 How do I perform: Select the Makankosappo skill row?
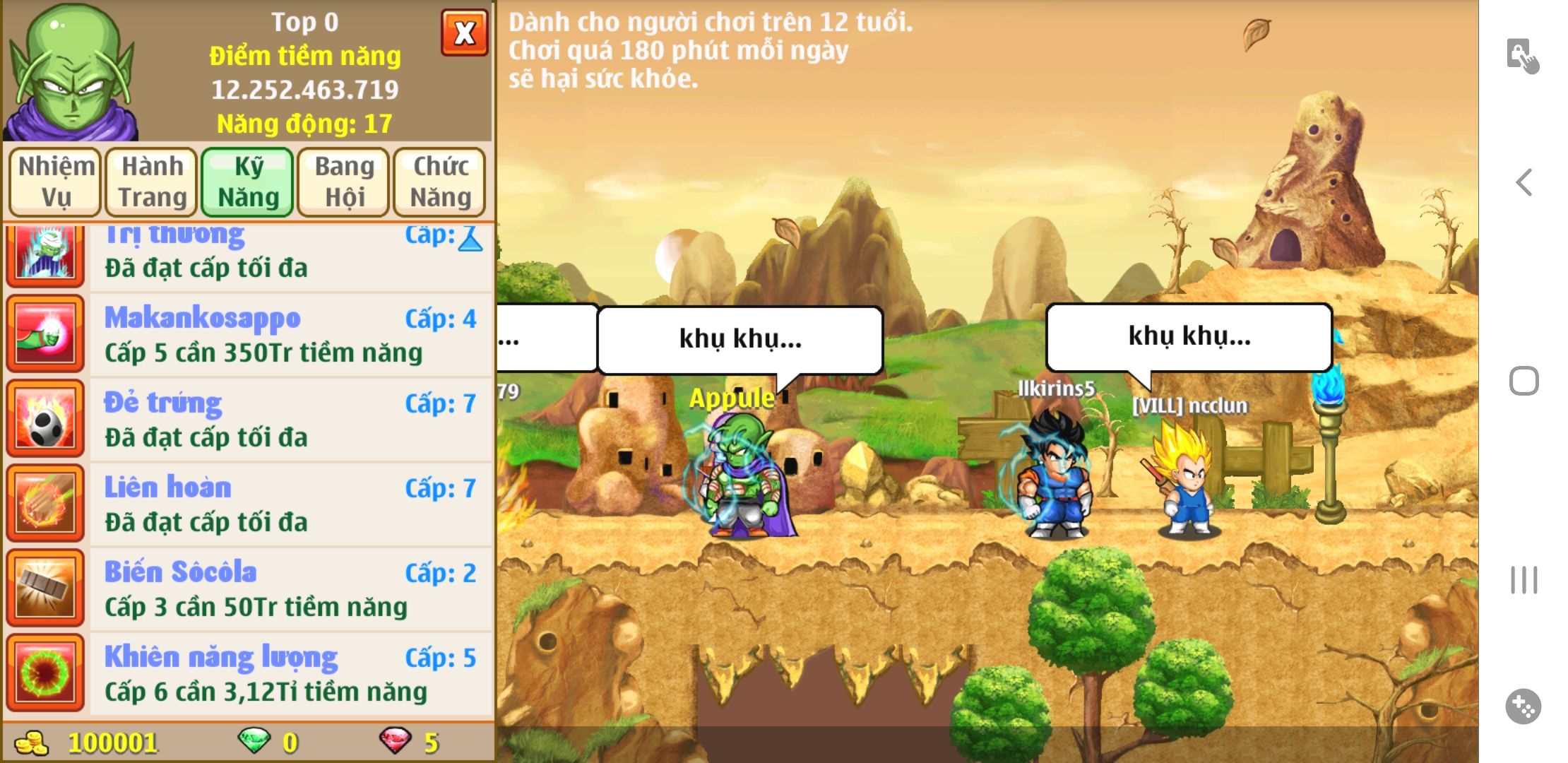pyautogui.click(x=290, y=334)
